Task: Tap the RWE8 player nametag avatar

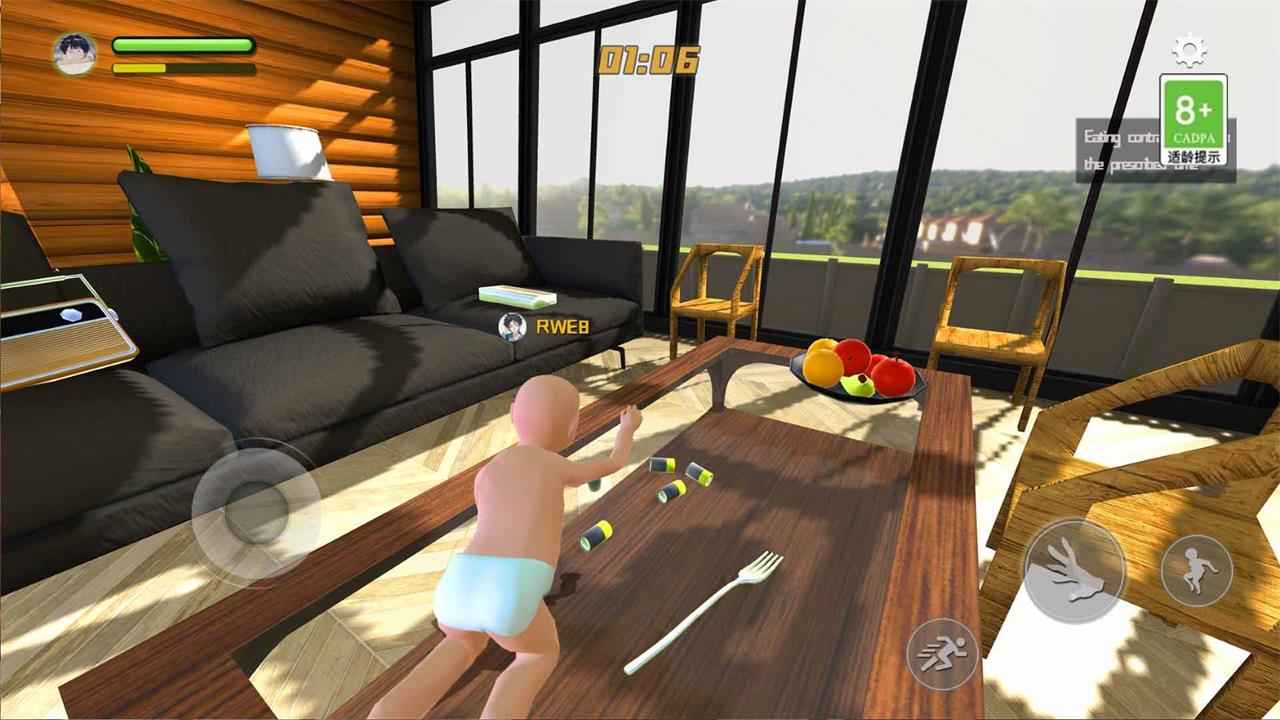Action: [511, 327]
